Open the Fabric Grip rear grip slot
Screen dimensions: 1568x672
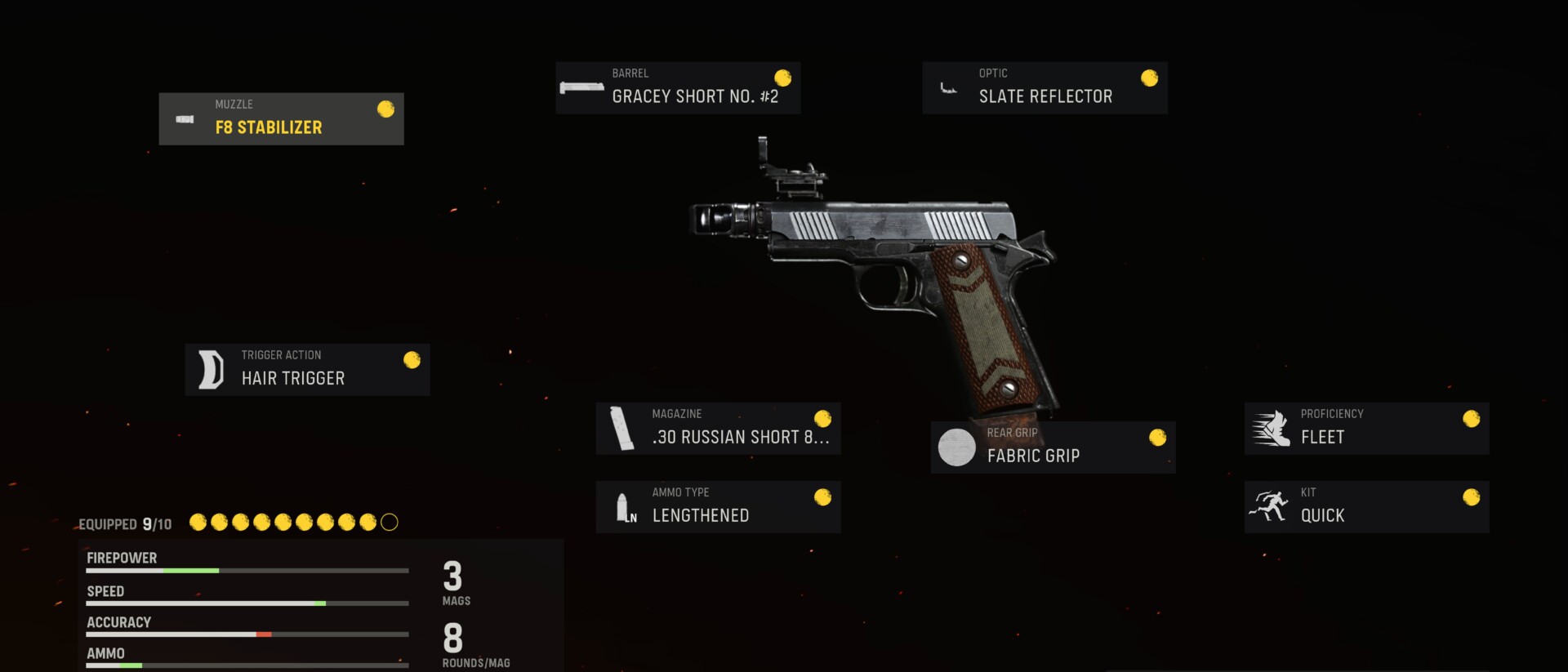tap(1053, 447)
